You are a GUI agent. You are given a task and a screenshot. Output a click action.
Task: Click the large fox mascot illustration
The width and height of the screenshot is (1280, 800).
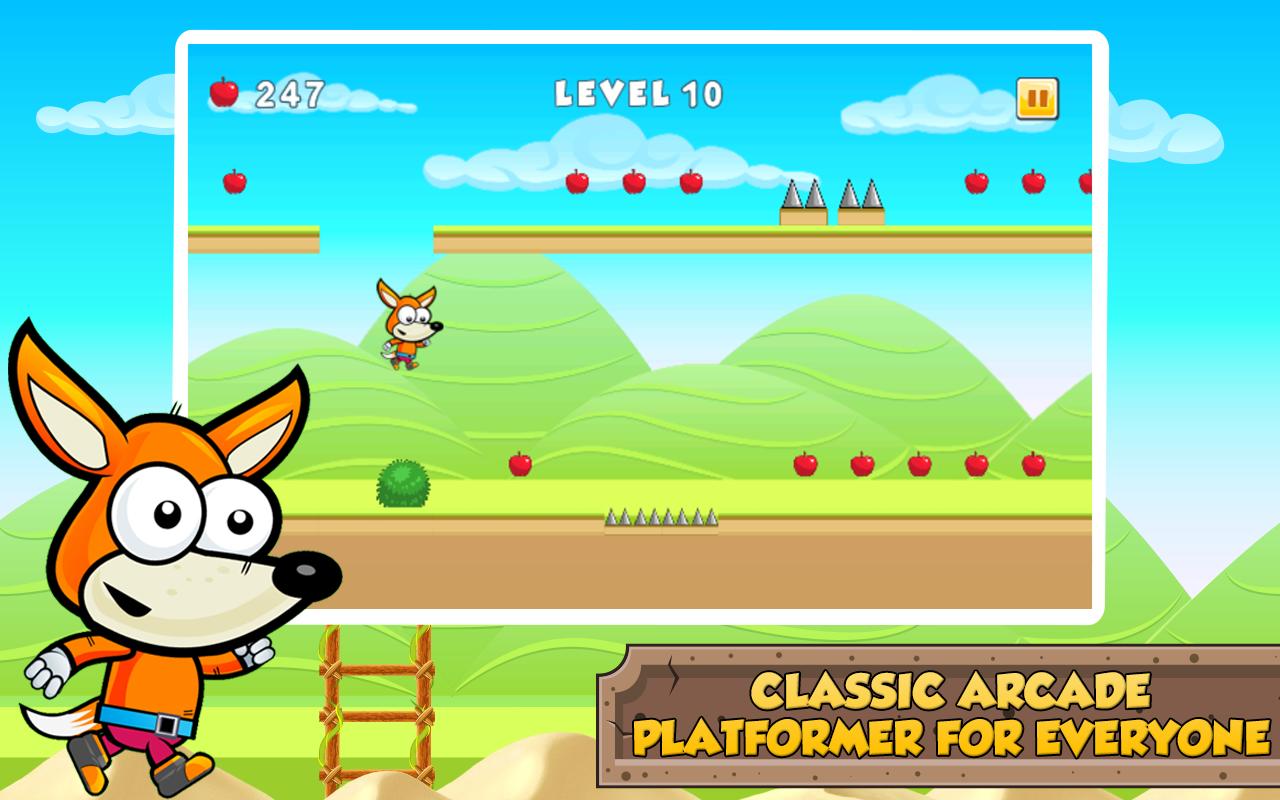(x=160, y=560)
